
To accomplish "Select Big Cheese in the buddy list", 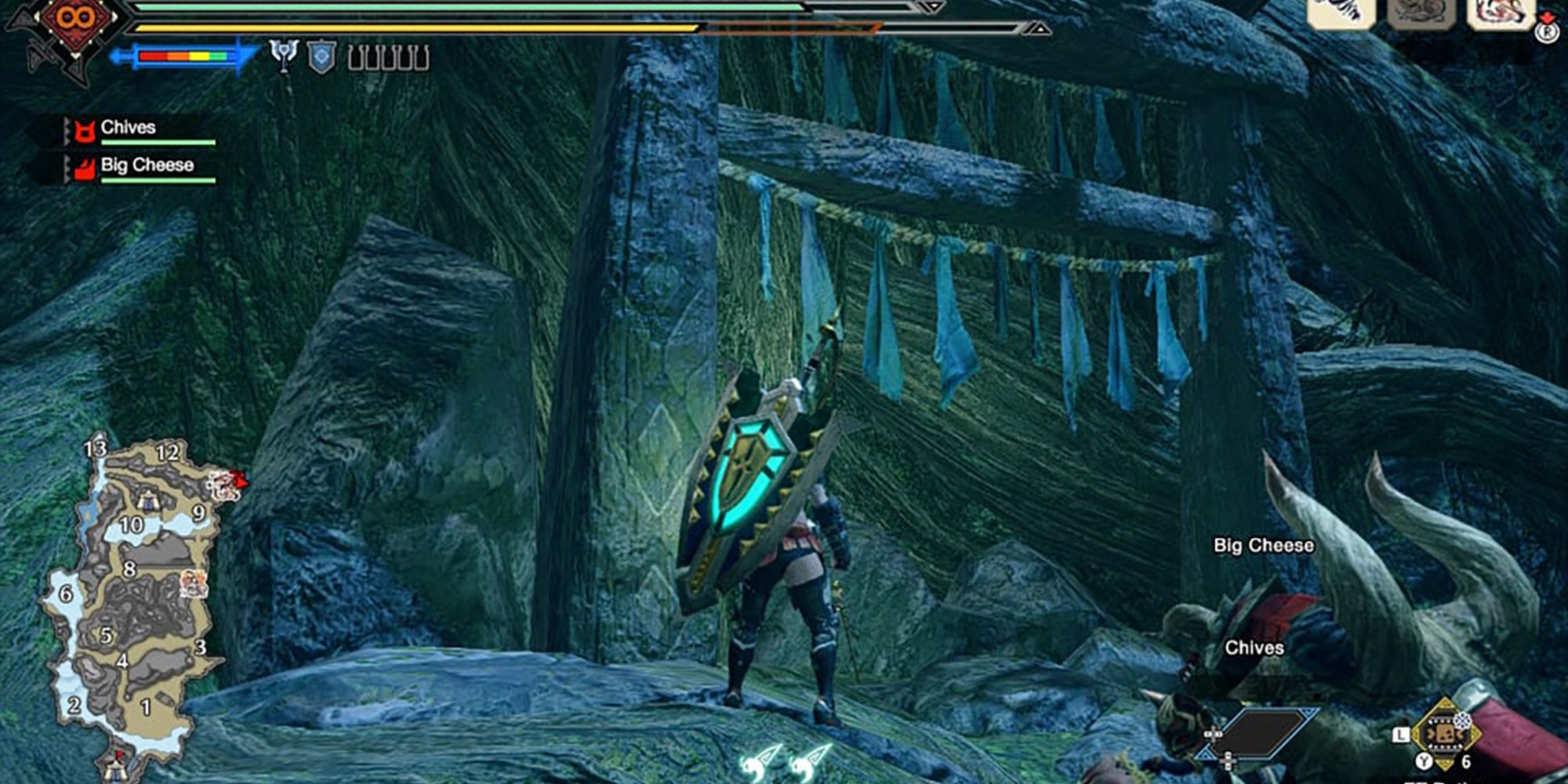I will pos(147,165).
